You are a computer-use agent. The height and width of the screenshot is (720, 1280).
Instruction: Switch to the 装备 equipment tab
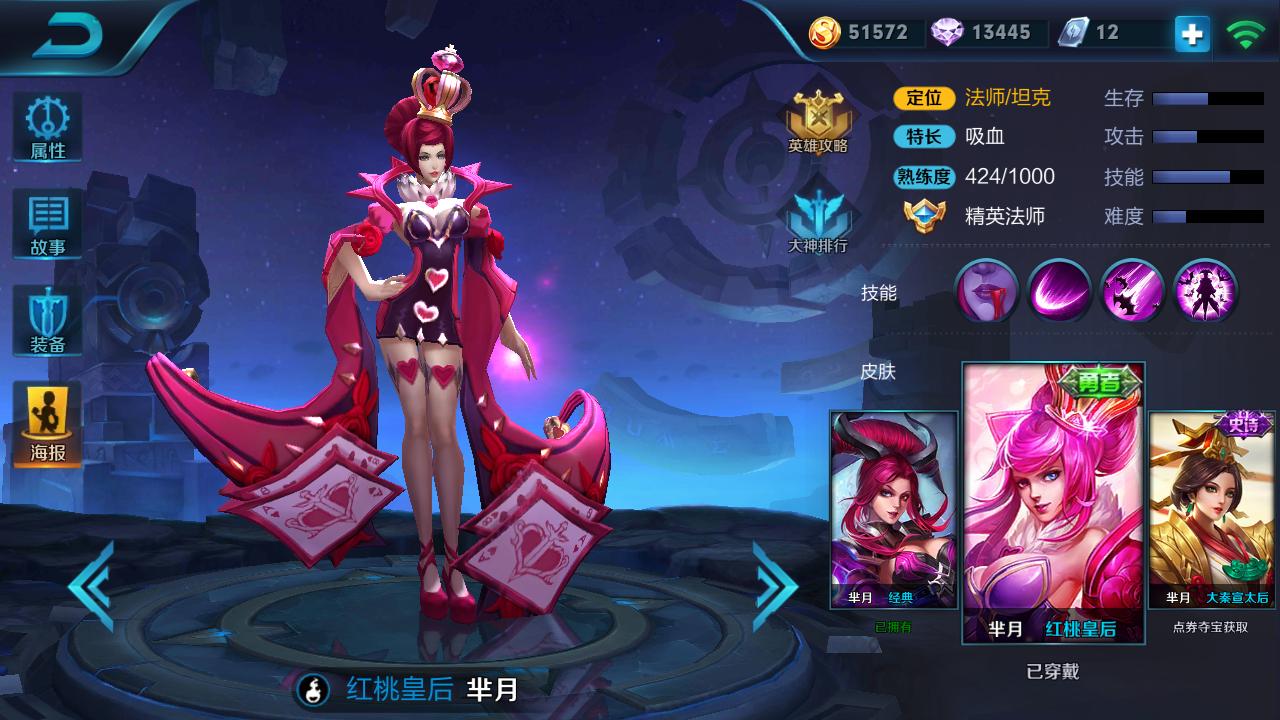tap(48, 322)
